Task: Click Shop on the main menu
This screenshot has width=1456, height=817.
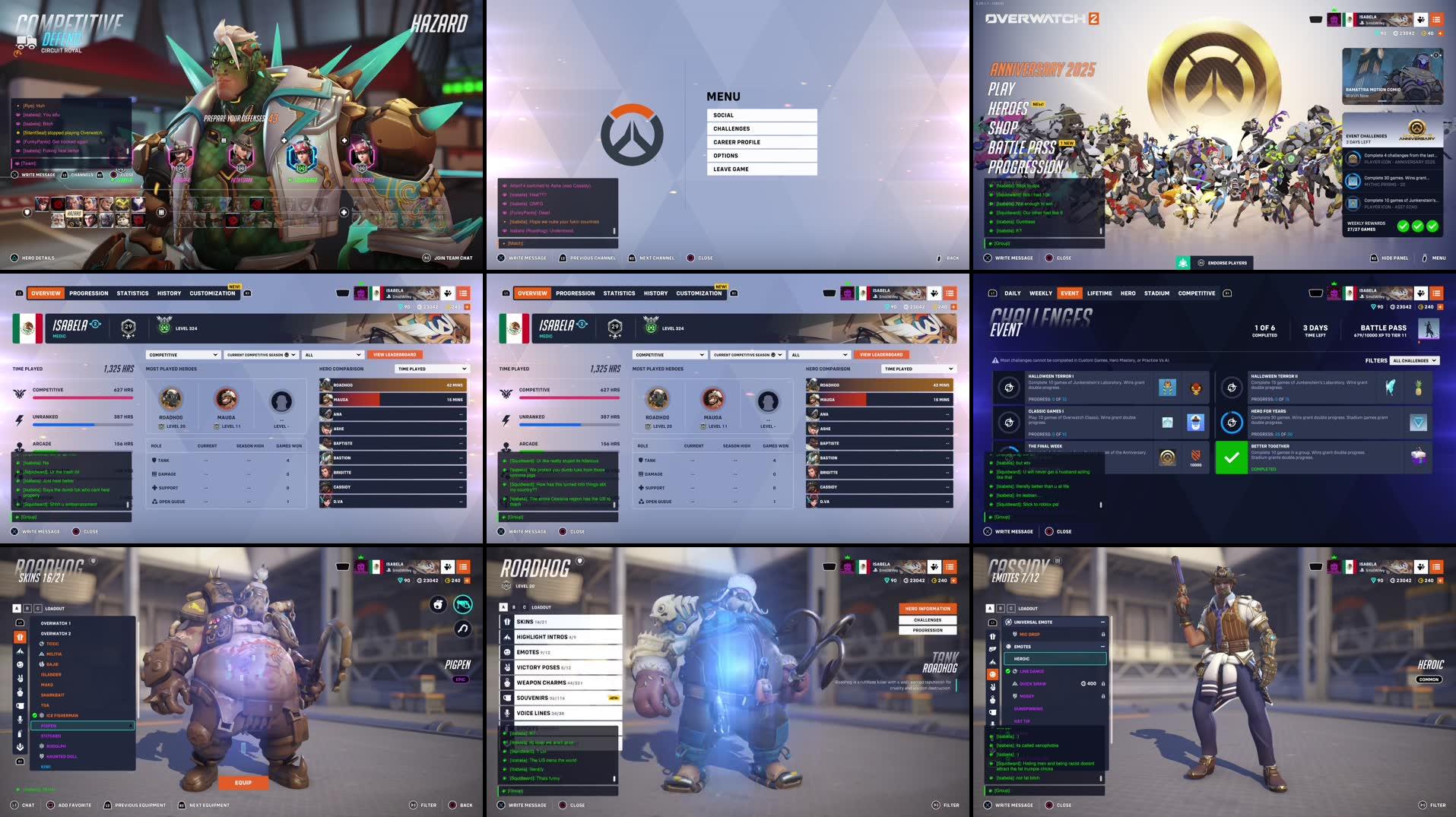Action: pos(1003,128)
